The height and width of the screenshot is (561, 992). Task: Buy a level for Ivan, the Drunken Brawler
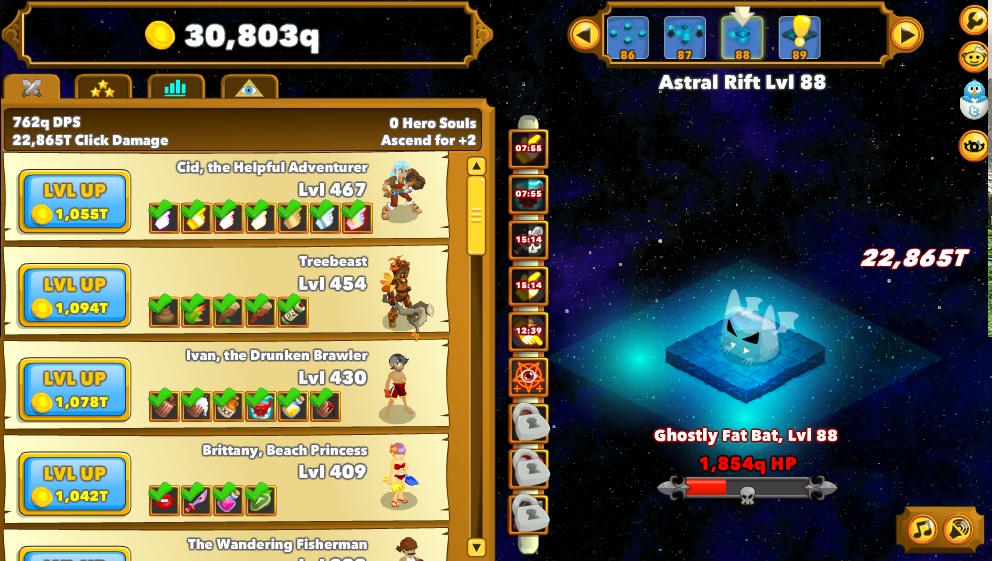tap(75, 390)
